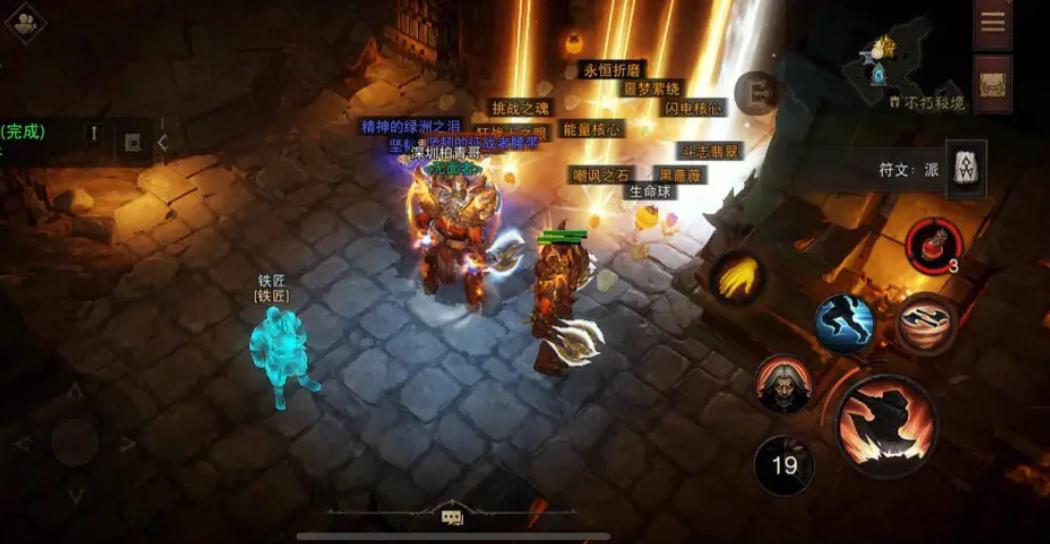Open the hamburger main menu
1050x544 pixels.
click(992, 22)
